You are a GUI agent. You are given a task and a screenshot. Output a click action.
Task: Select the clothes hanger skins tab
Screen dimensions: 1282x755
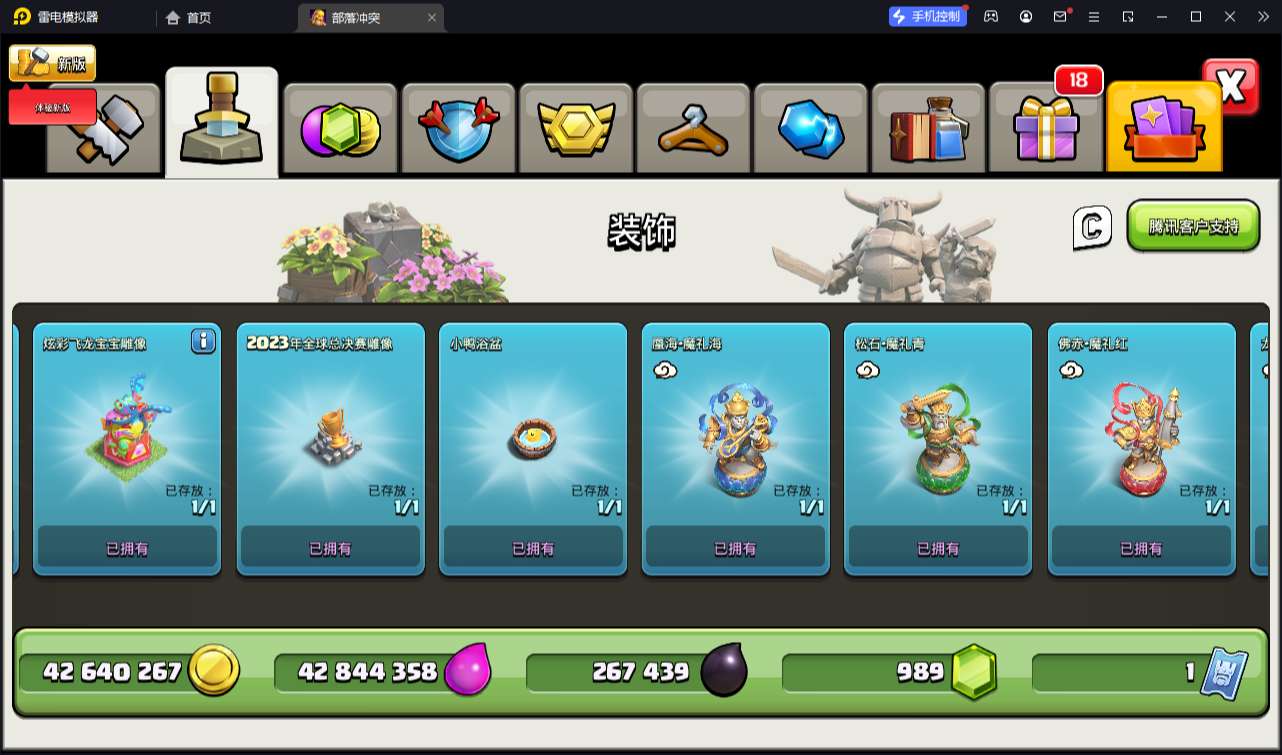pyautogui.click(x=692, y=130)
